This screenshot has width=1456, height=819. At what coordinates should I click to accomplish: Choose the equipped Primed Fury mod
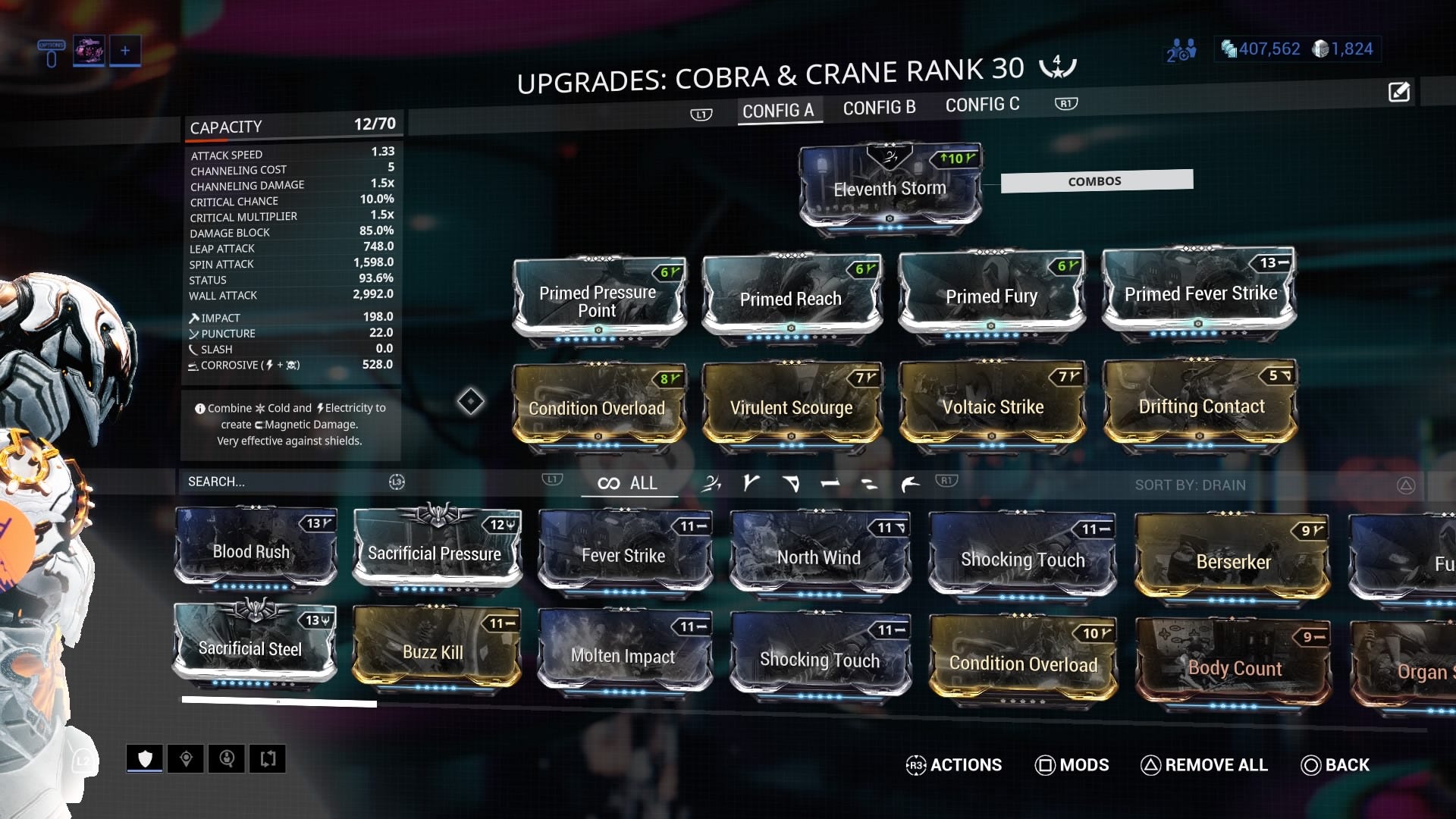click(x=991, y=297)
